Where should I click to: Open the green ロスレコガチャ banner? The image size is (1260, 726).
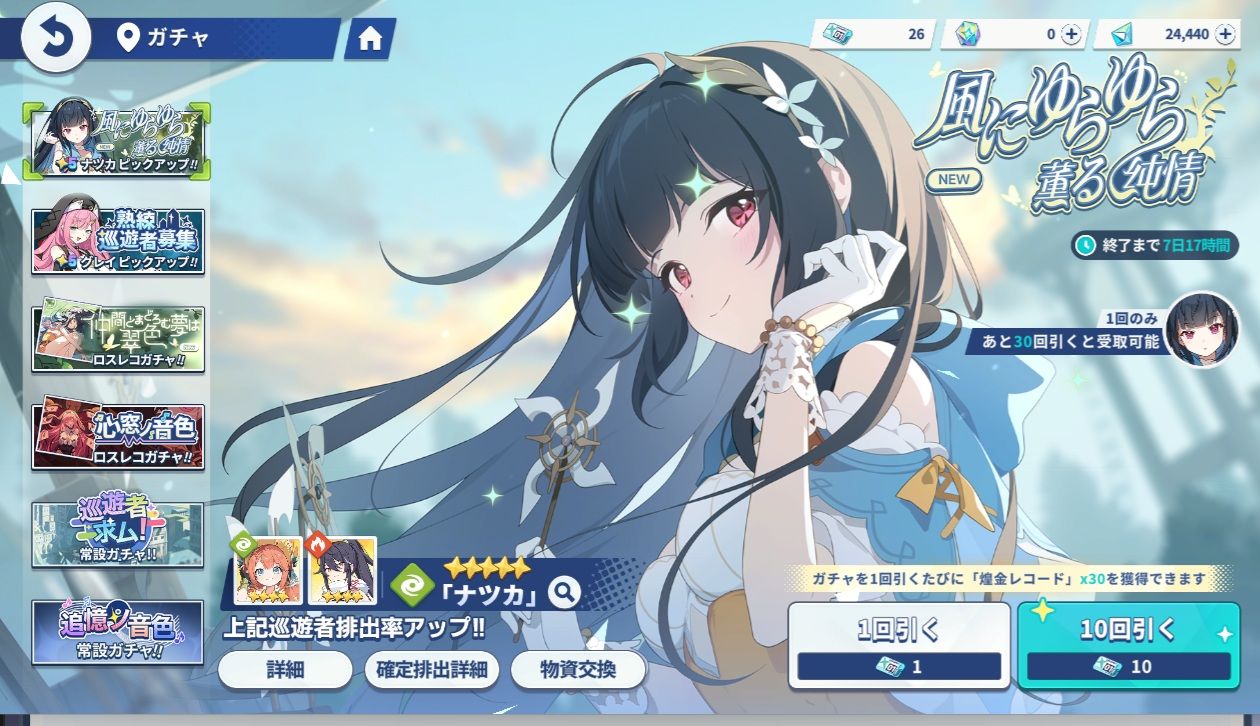pos(118,339)
